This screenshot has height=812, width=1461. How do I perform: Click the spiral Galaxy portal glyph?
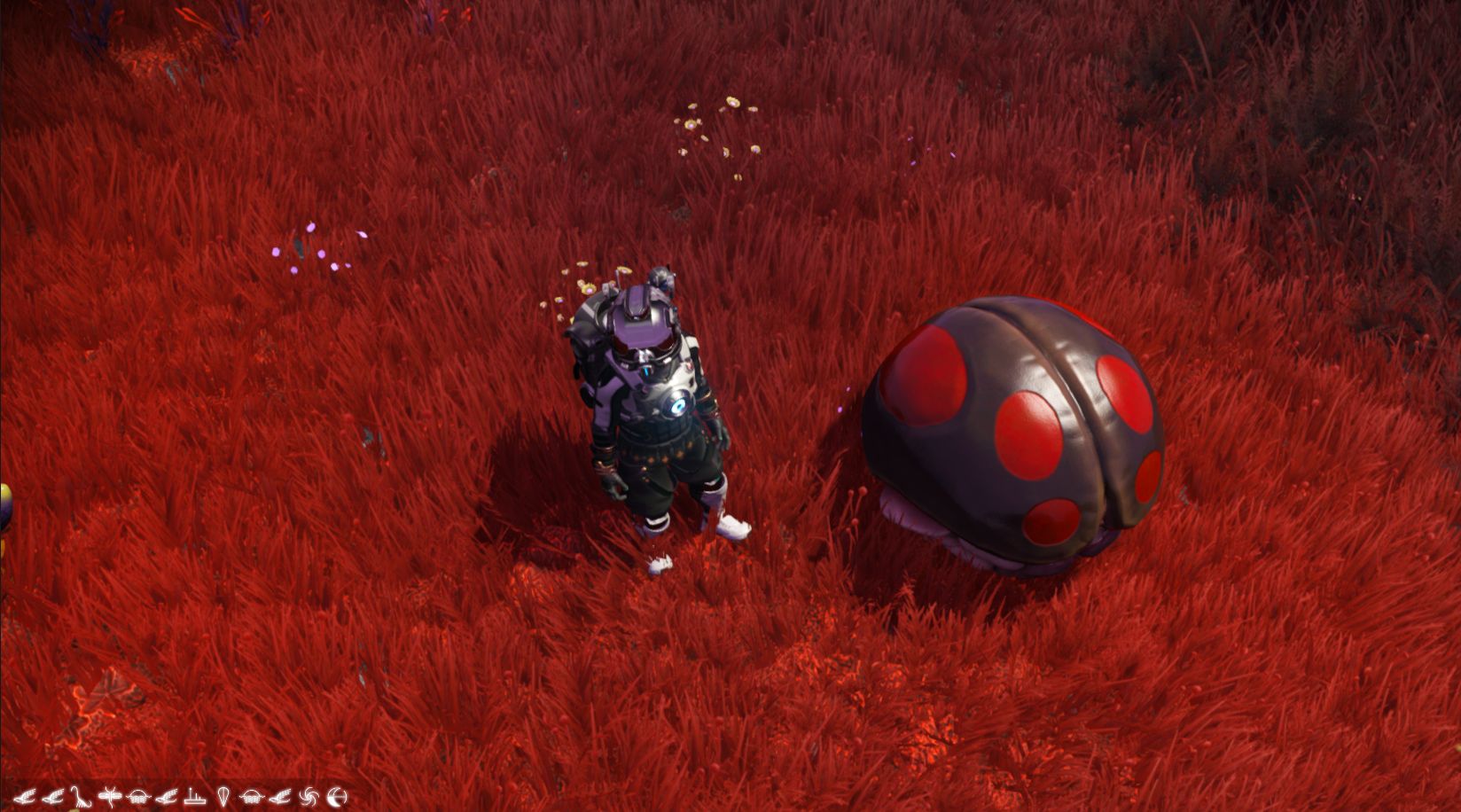coord(310,796)
